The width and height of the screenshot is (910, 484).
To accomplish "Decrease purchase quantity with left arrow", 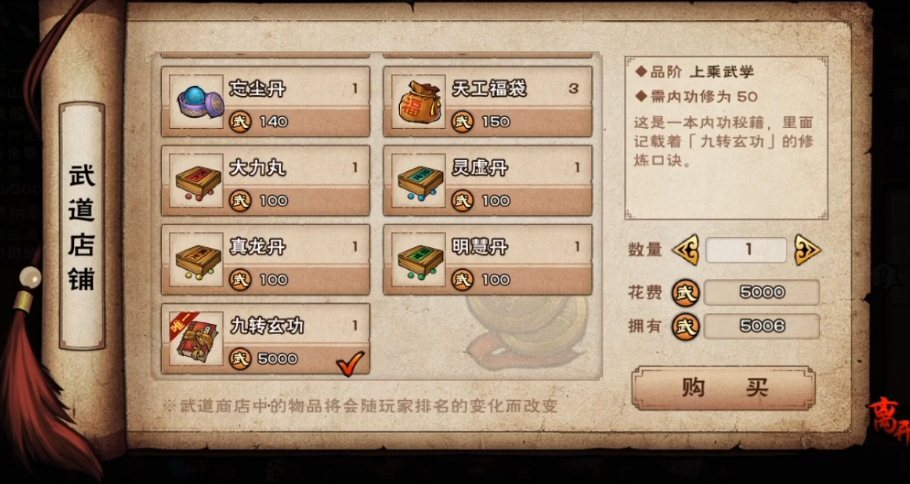I will tap(686, 249).
